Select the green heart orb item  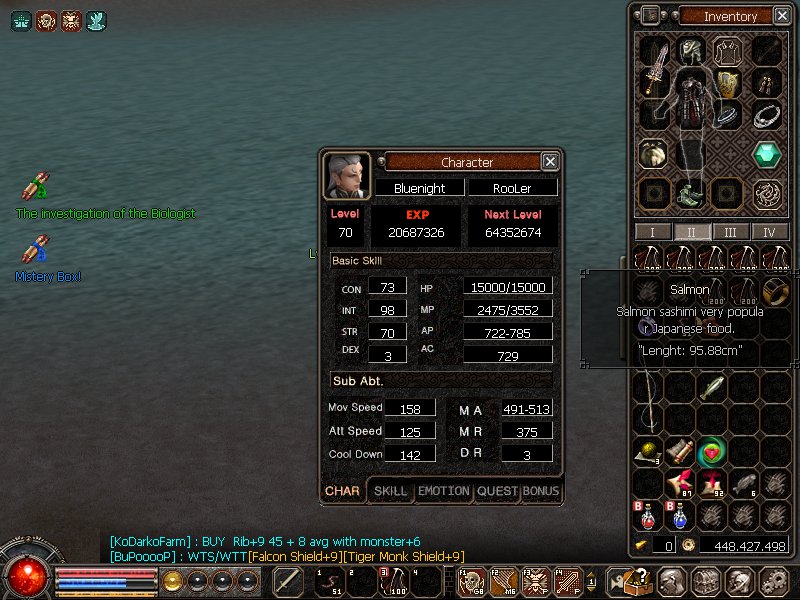coord(712,452)
